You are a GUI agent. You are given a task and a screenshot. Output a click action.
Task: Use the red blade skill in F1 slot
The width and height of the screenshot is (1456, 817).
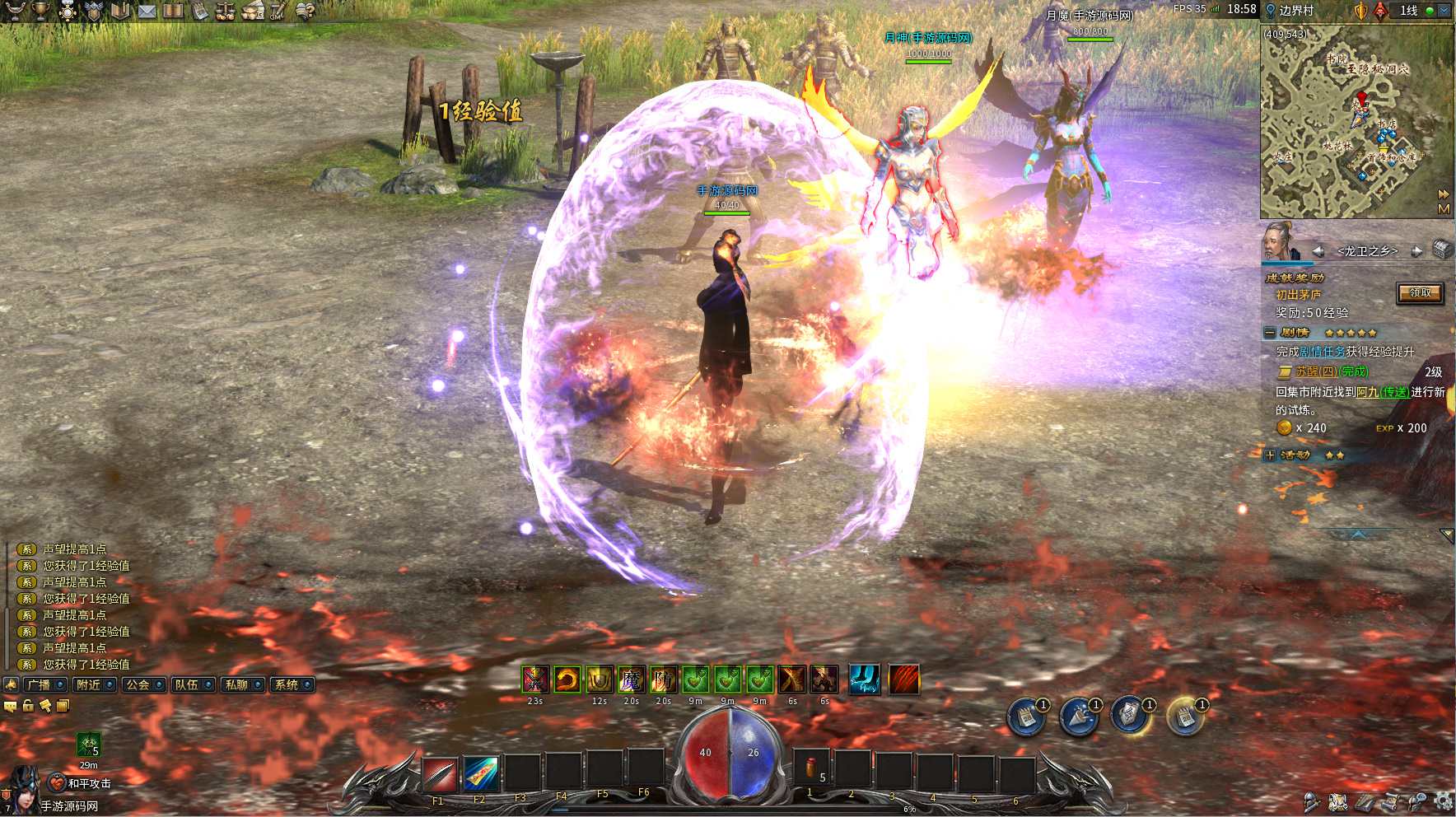(440, 774)
